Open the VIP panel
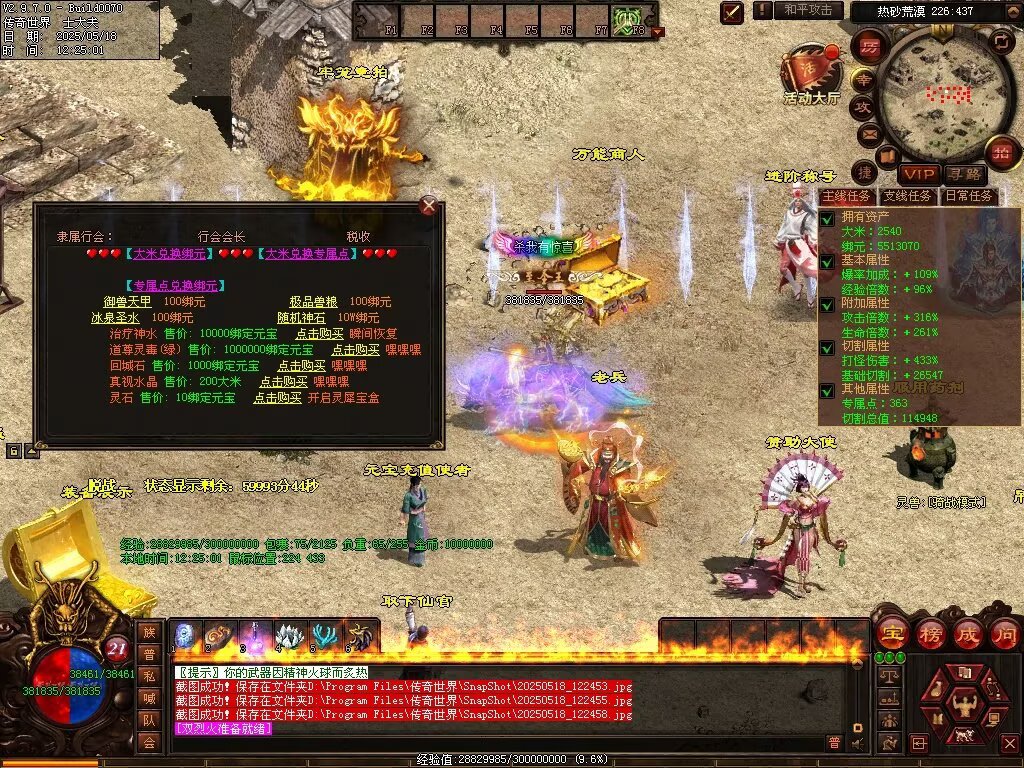Image resolution: width=1024 pixels, height=768 pixels. (x=919, y=175)
